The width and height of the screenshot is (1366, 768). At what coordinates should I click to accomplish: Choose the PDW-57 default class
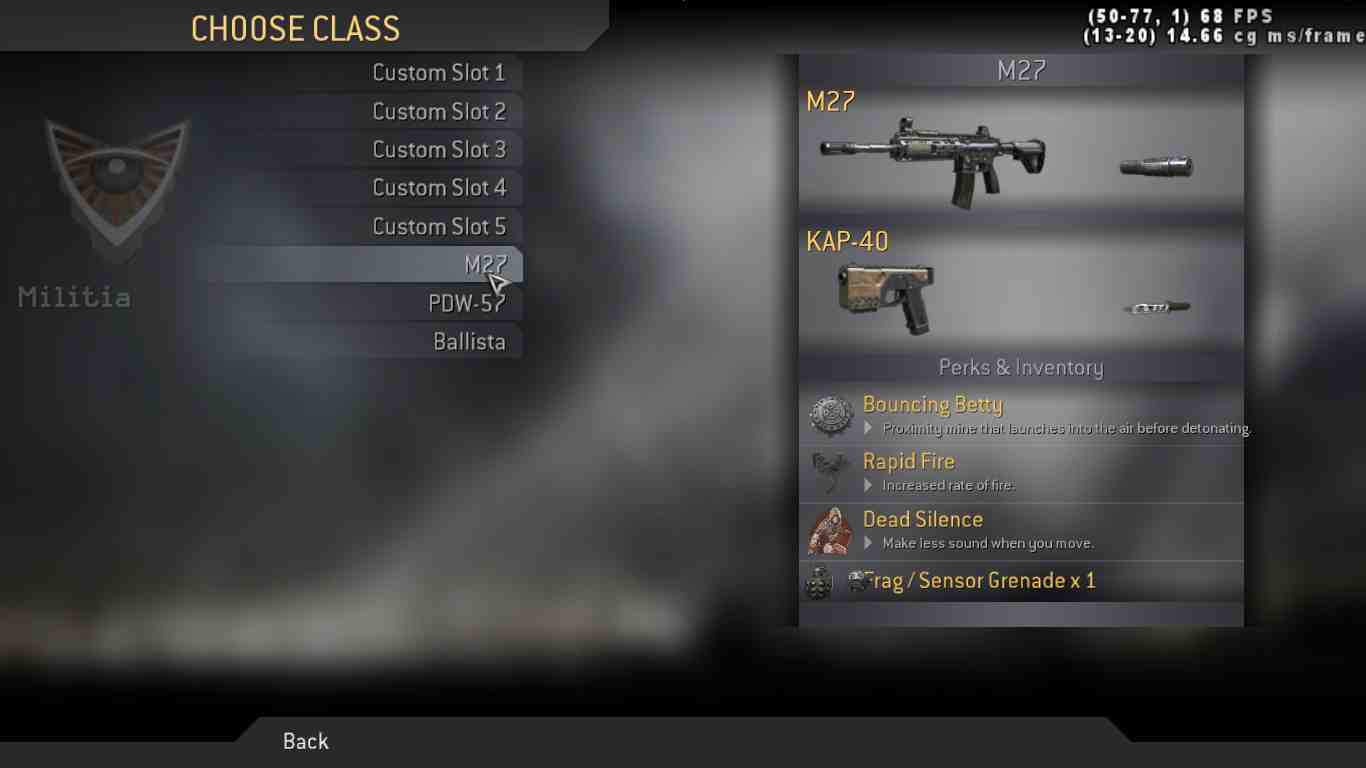(x=466, y=304)
